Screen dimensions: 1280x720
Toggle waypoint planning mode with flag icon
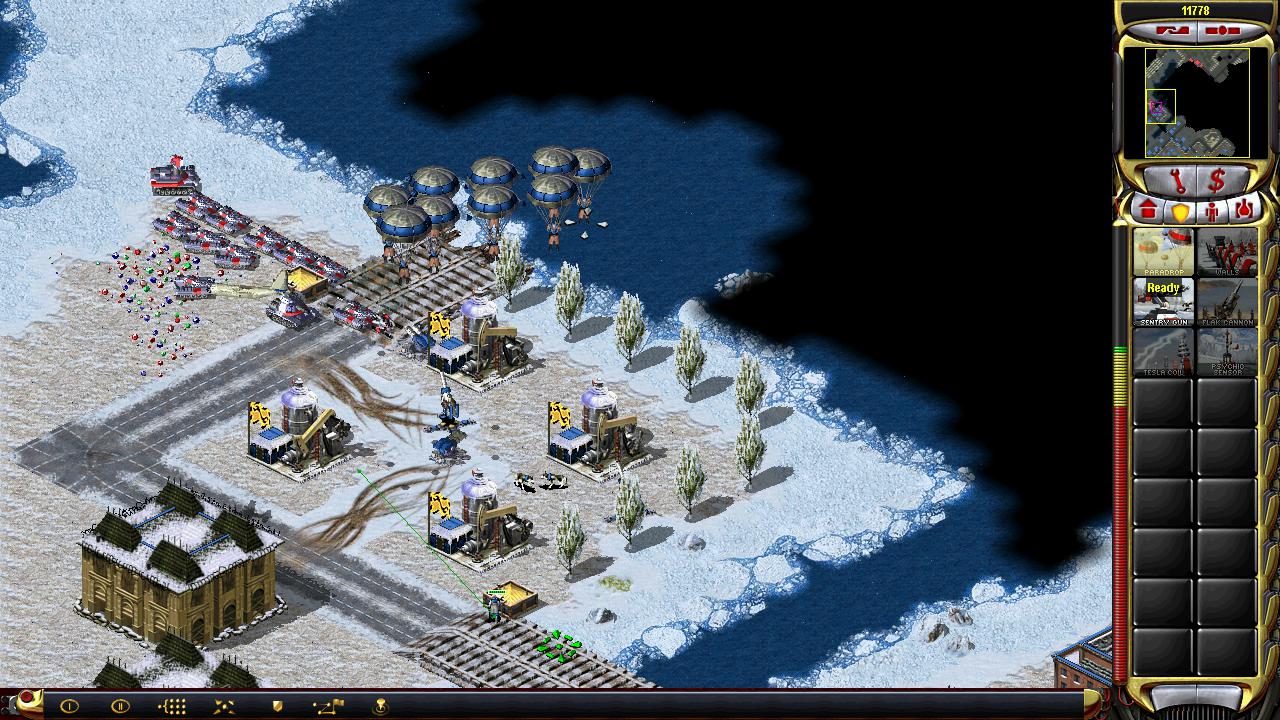pos(329,706)
